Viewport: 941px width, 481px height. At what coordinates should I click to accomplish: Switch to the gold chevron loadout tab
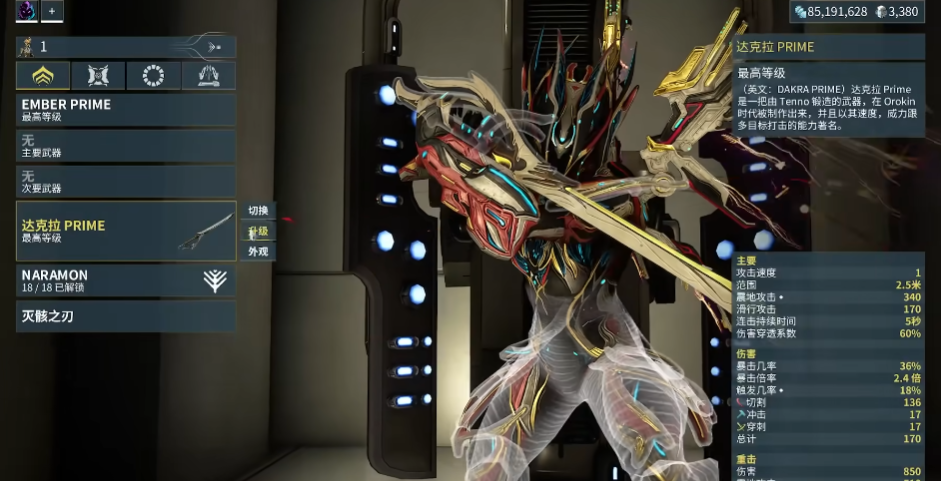coord(43,76)
